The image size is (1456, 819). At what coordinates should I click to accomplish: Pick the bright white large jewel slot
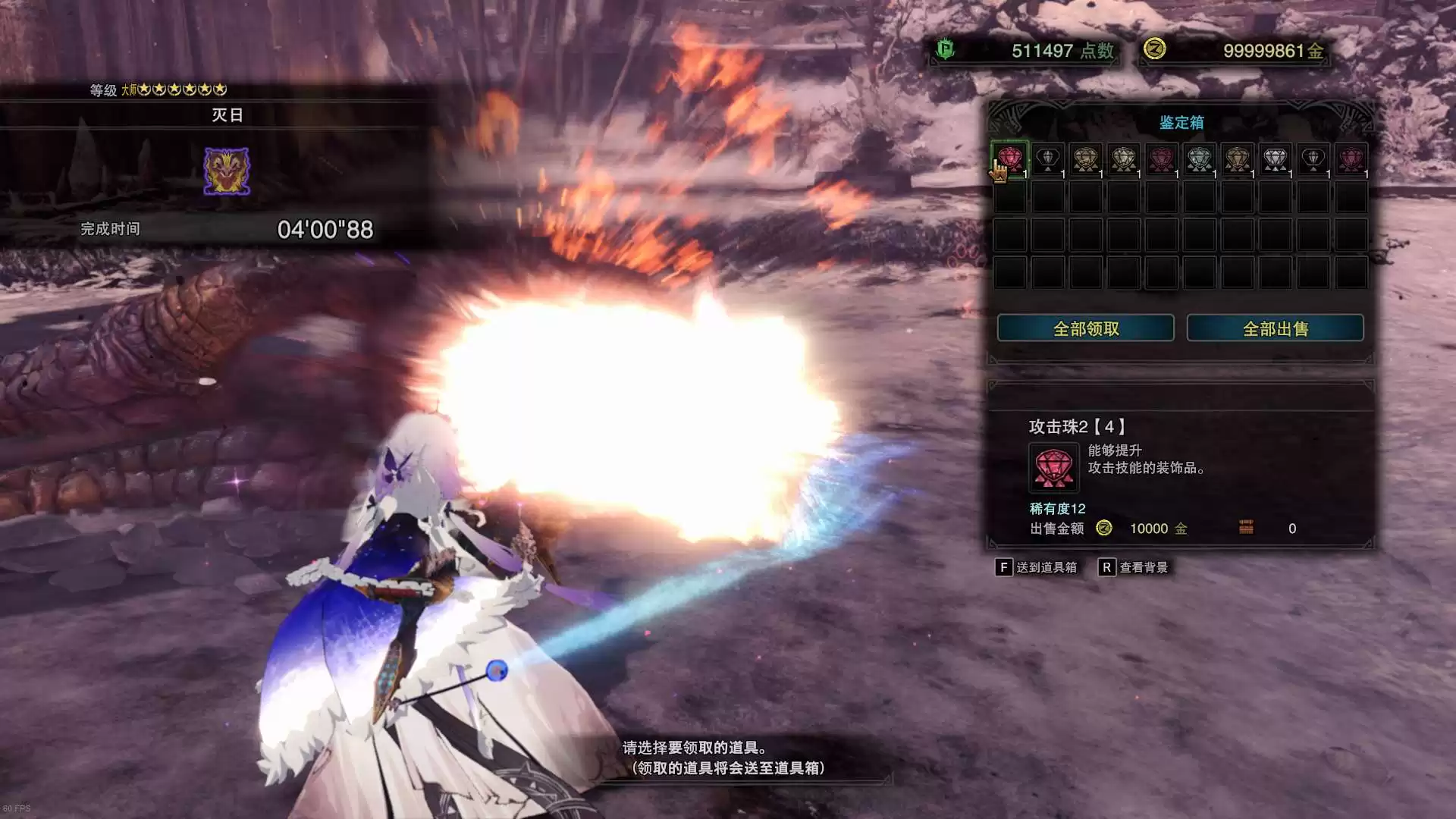coord(1275,159)
